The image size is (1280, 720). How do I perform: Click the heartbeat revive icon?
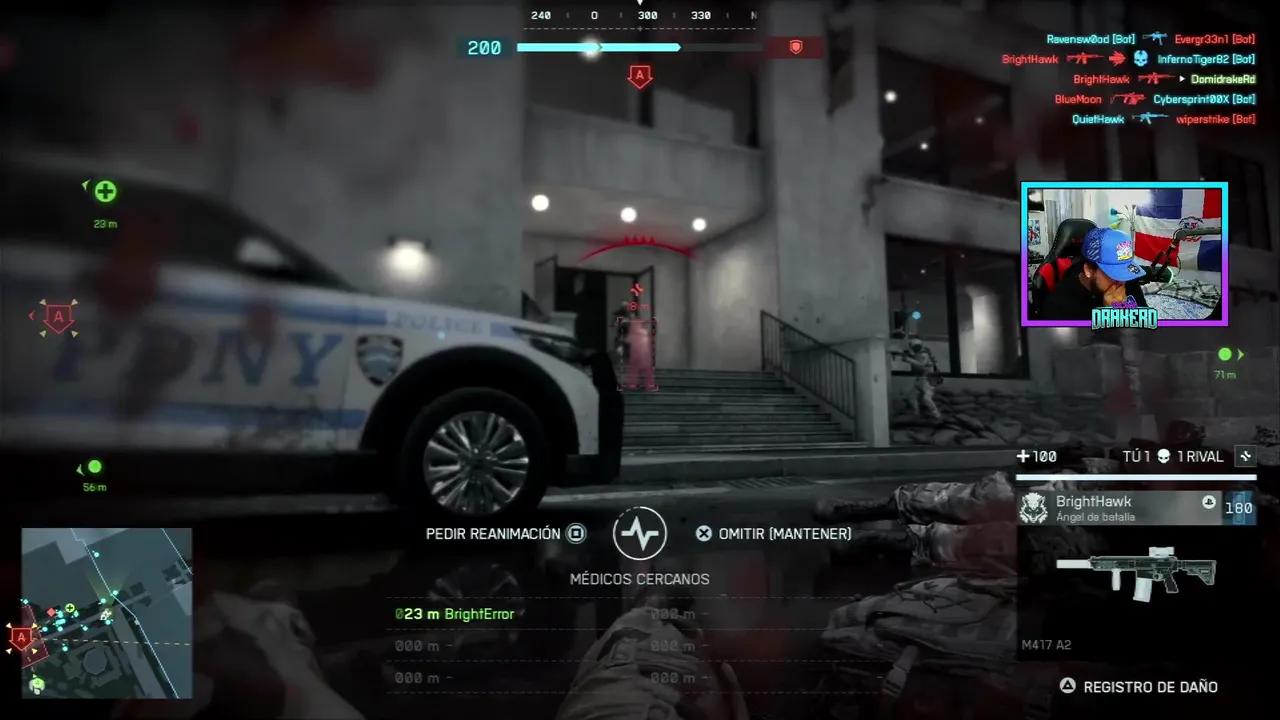[640, 533]
